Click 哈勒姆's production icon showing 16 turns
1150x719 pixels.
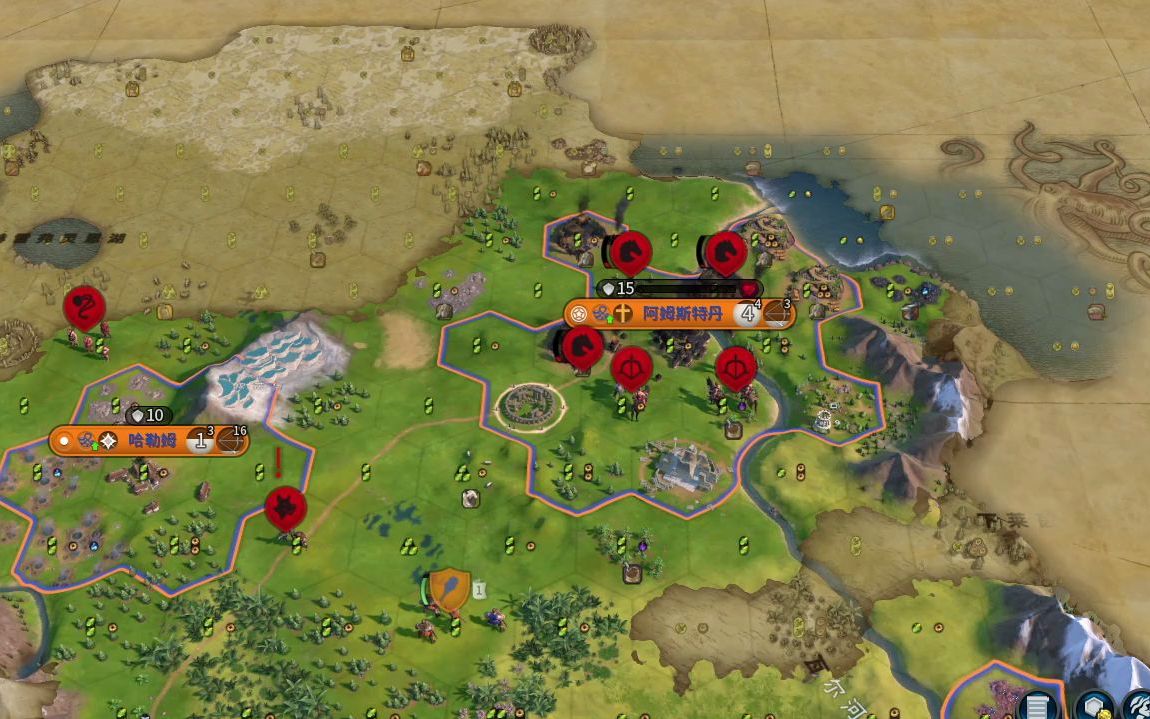coord(231,441)
